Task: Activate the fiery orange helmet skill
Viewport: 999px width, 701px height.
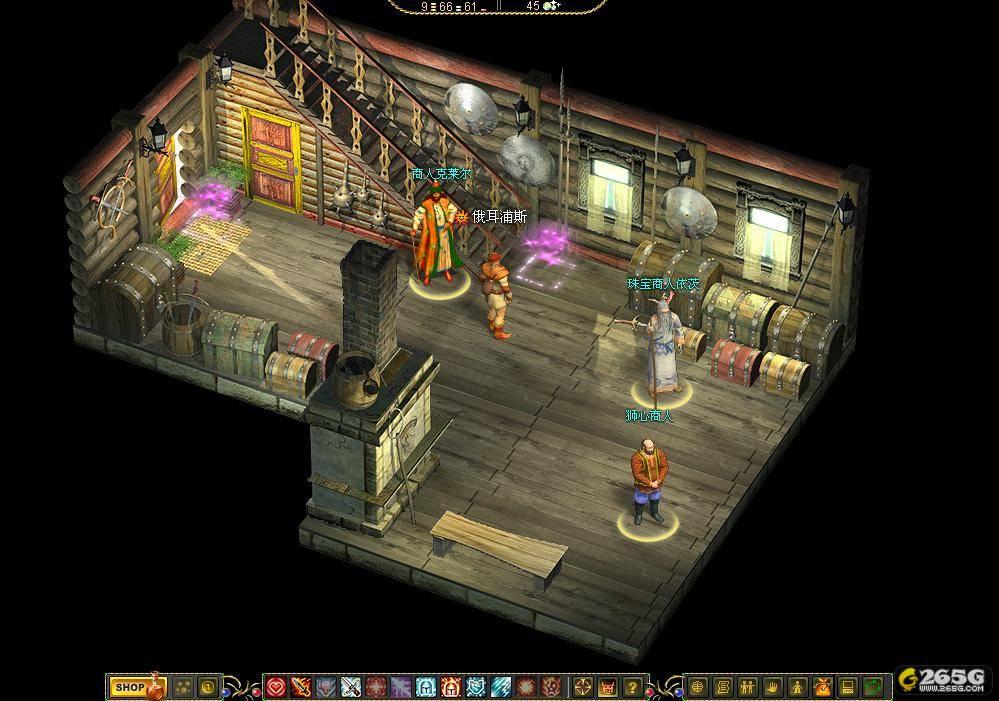Action: [x=451, y=687]
